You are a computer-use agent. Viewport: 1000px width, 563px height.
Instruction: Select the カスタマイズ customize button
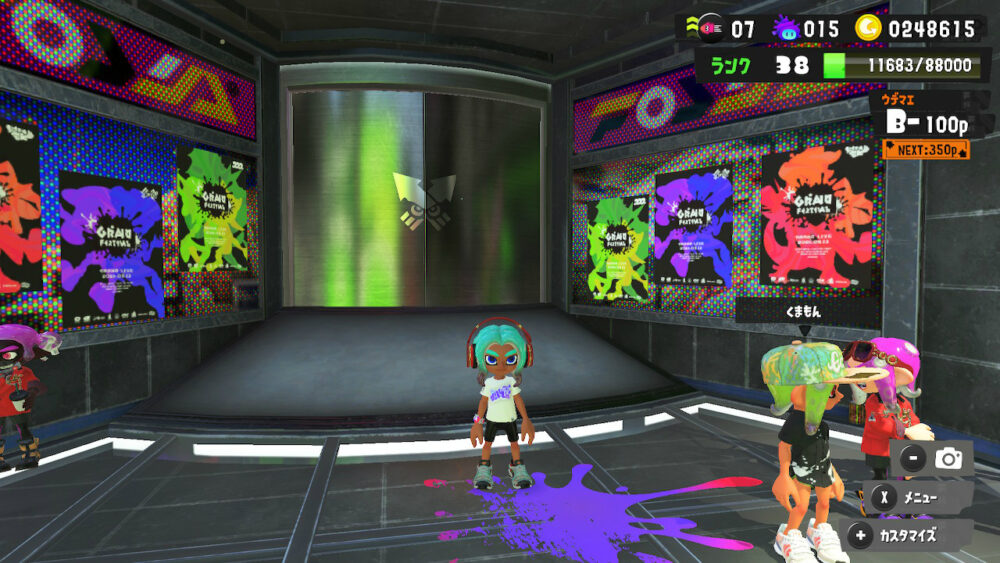coord(908,535)
